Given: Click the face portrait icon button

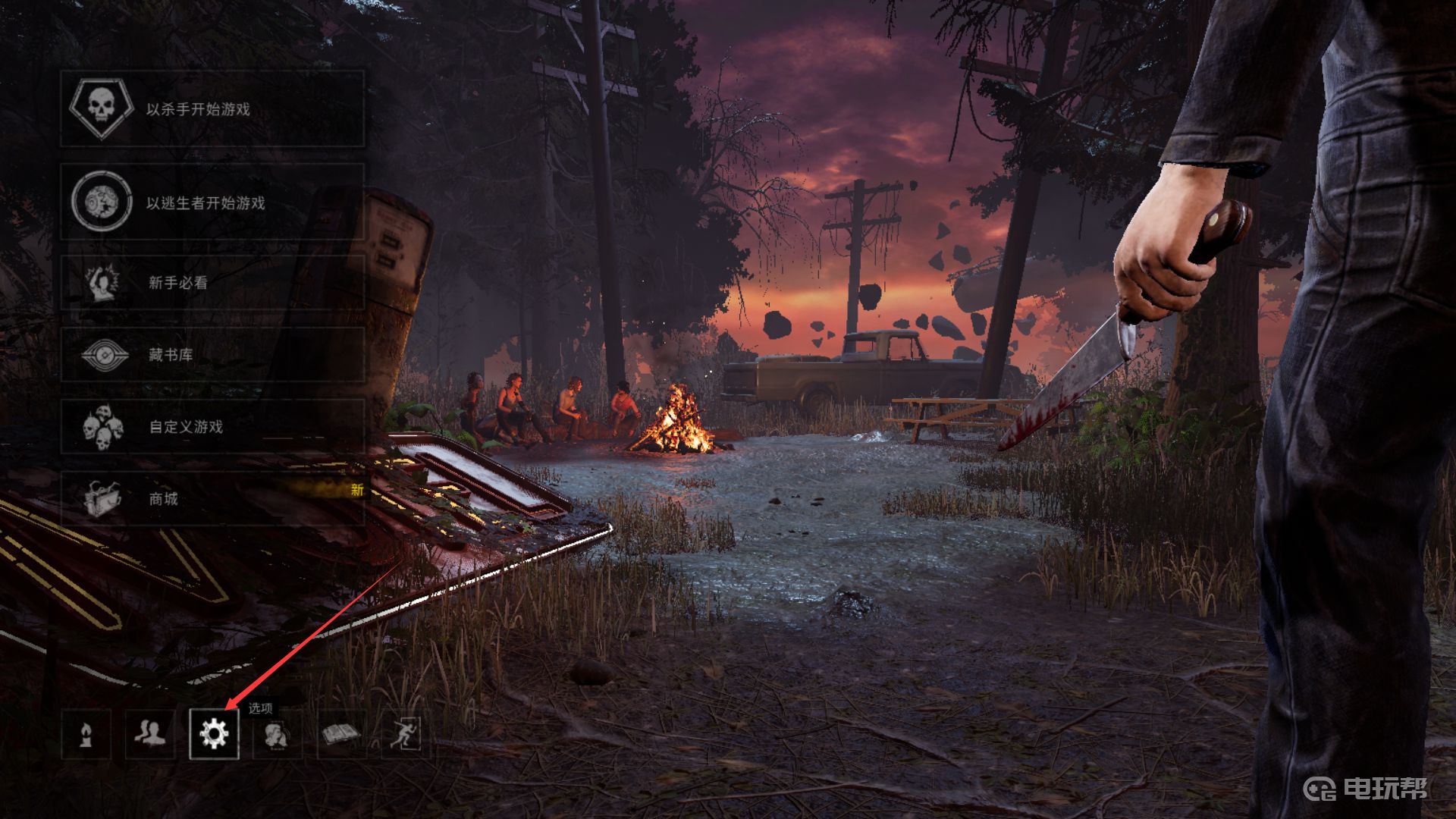Looking at the screenshot, I should pyautogui.click(x=278, y=734).
